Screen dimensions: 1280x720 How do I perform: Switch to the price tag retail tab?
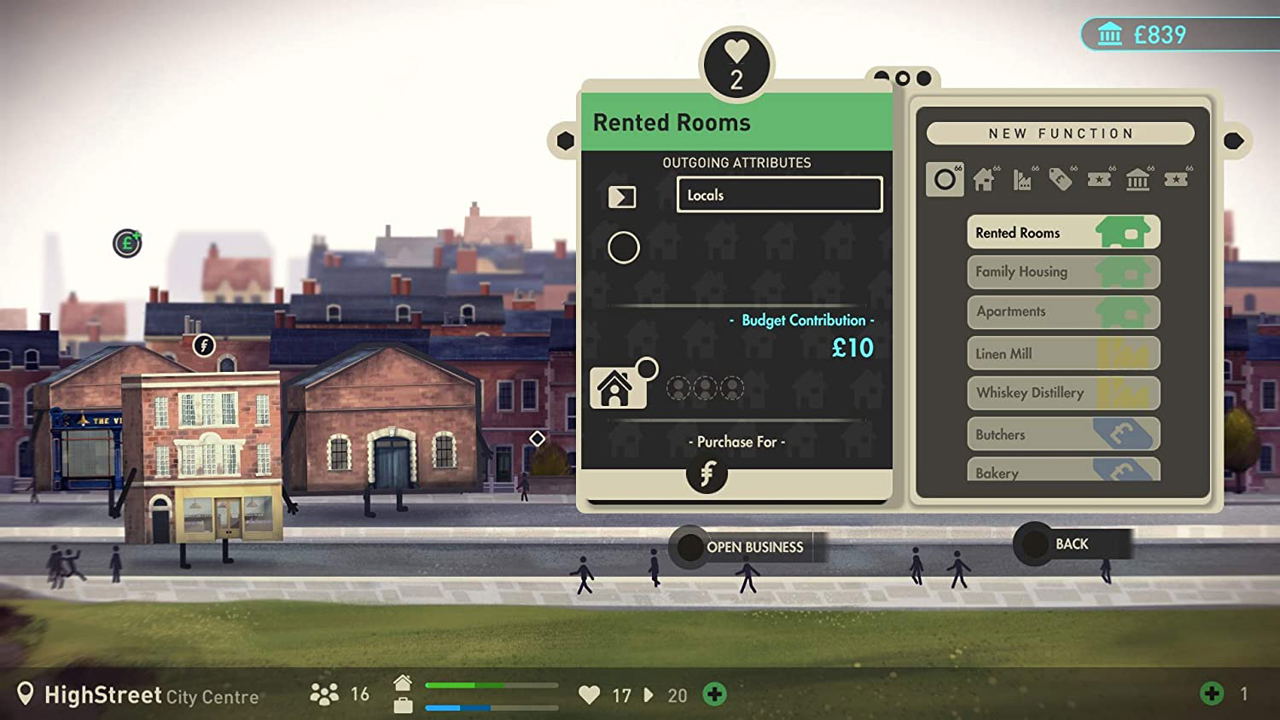[1061, 180]
